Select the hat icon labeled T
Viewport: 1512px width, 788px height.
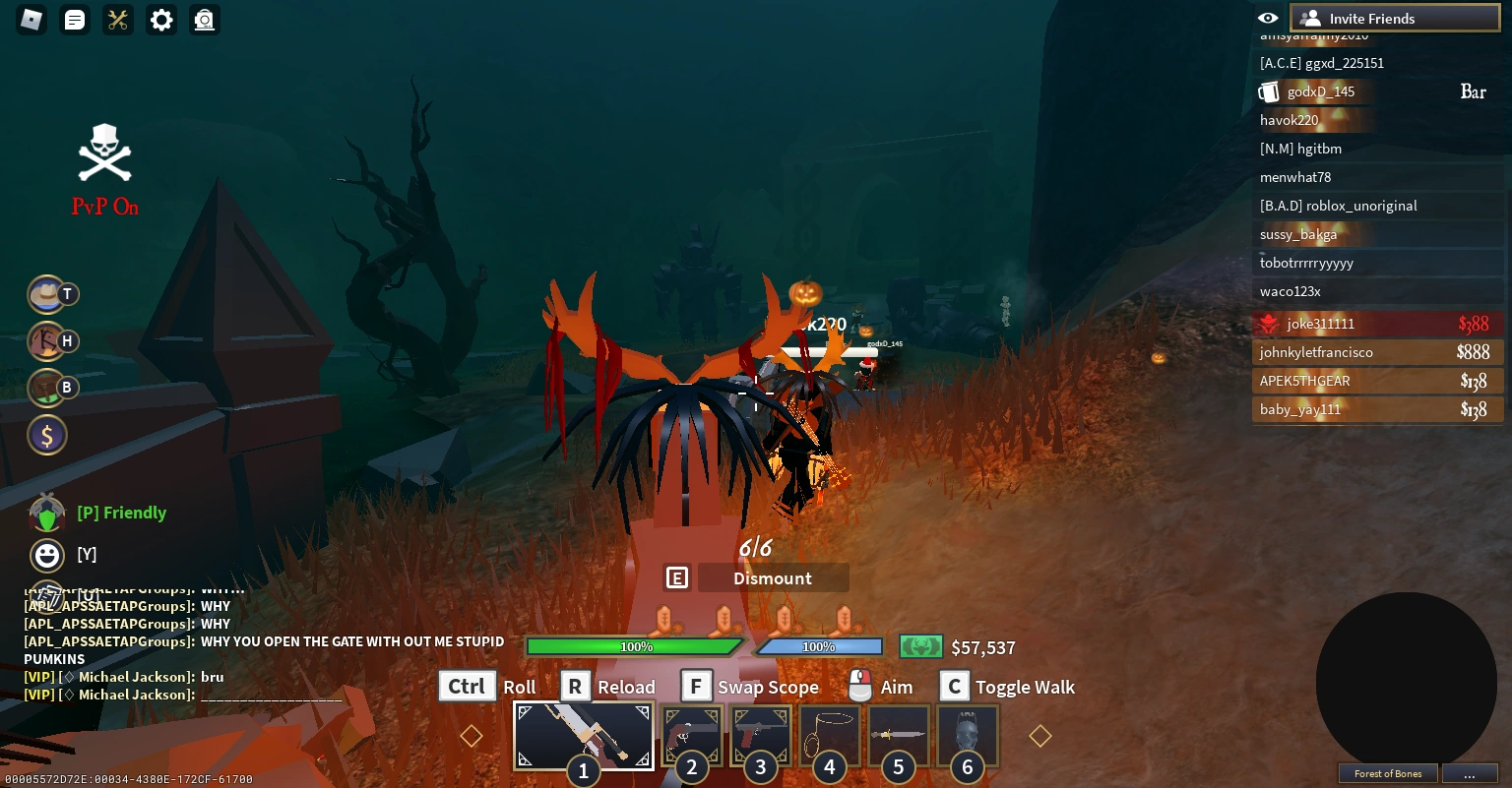(47, 294)
